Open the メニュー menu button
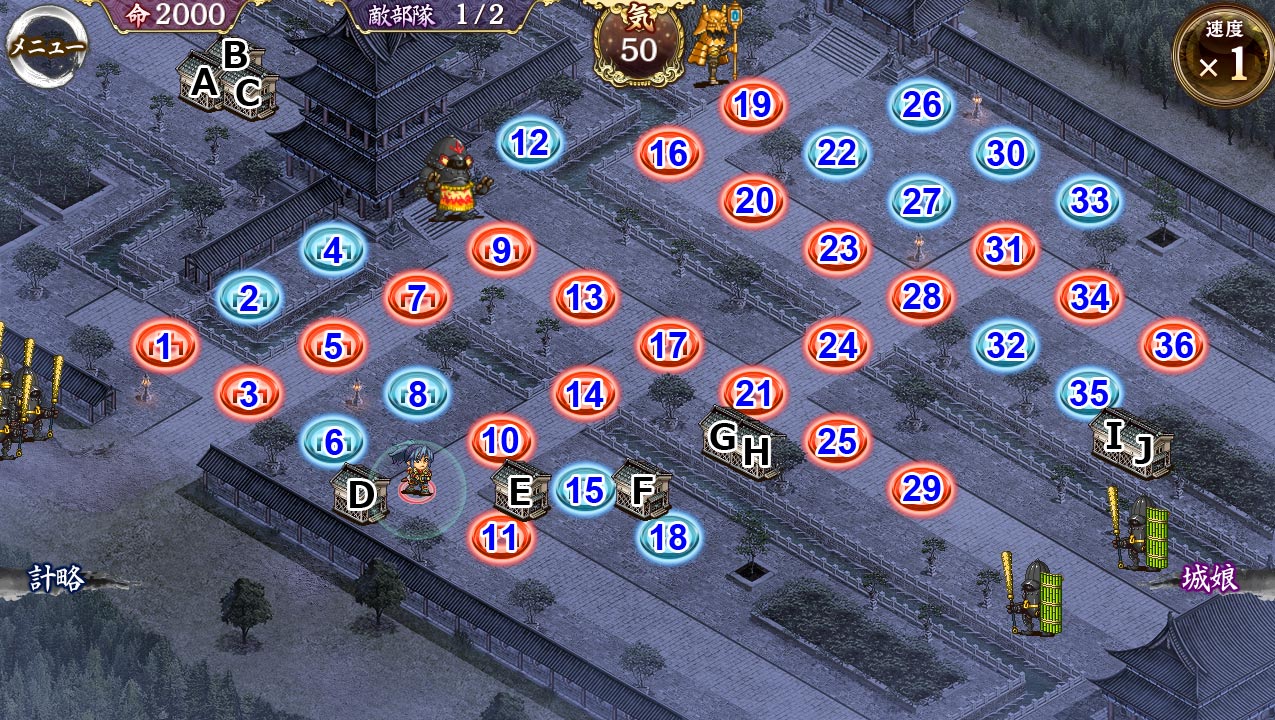This screenshot has width=1275, height=720. coord(47,46)
